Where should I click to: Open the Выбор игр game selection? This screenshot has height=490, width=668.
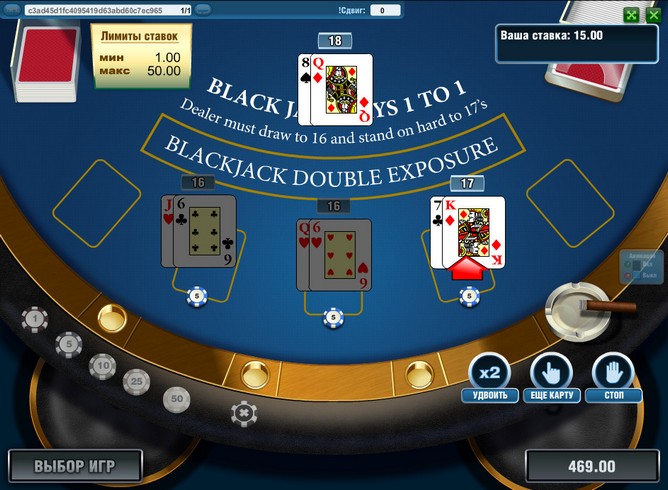pyautogui.click(x=75, y=466)
